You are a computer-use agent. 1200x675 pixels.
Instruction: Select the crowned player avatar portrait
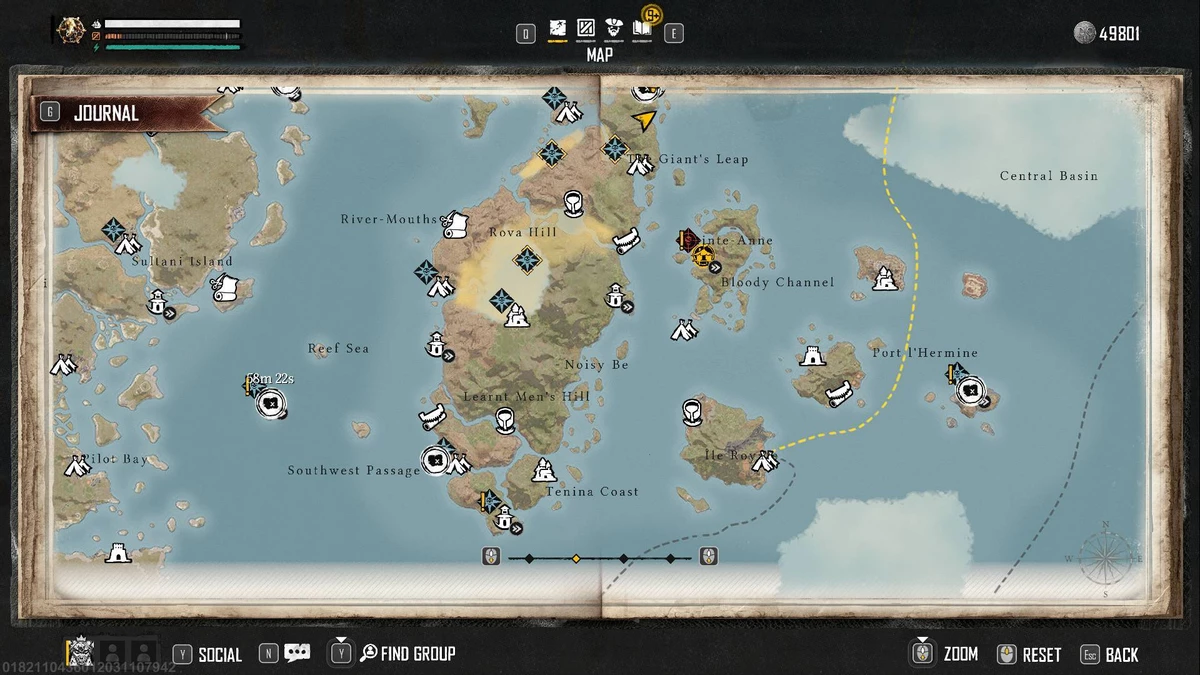point(81,652)
